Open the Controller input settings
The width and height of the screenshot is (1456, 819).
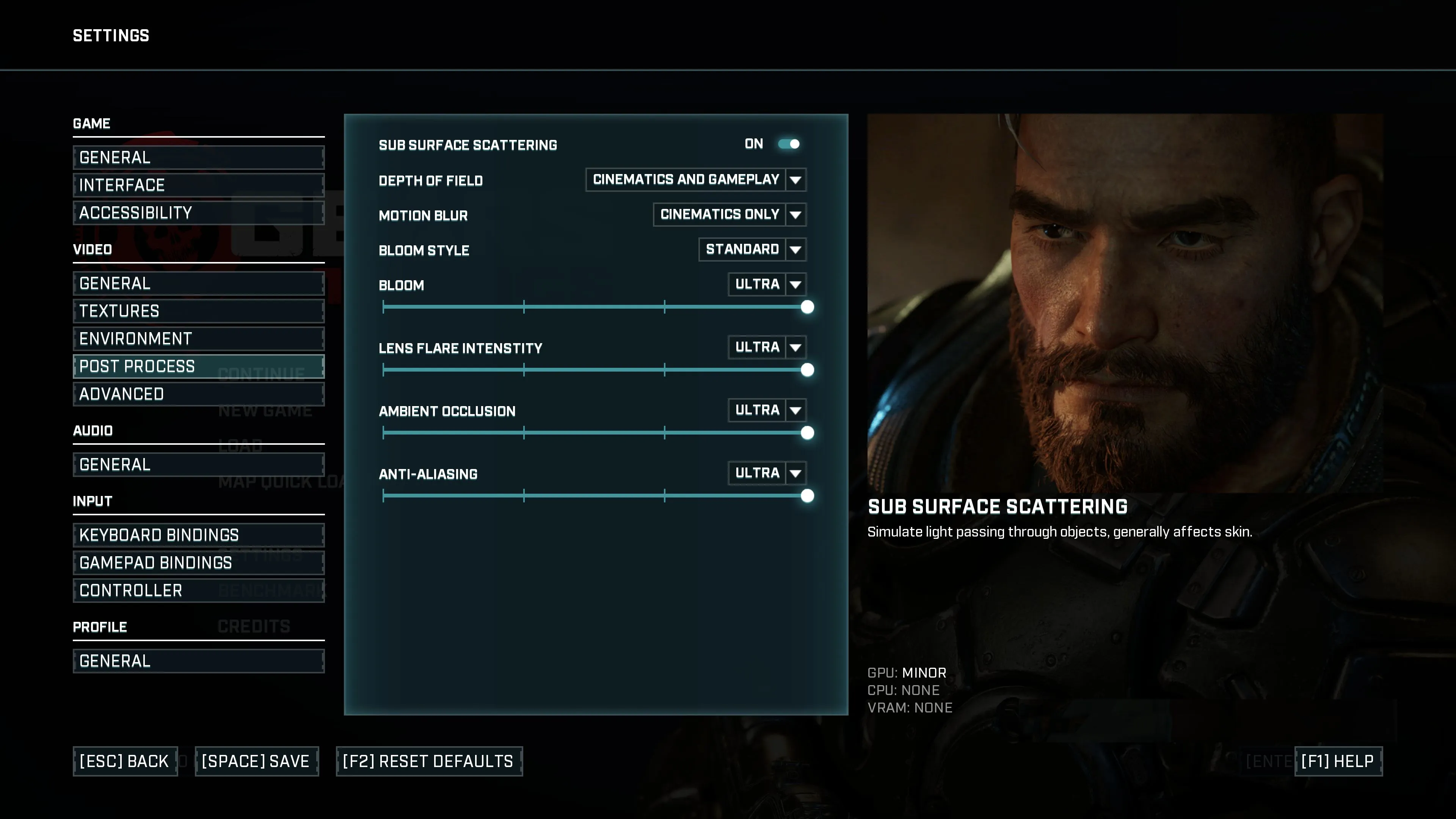198,590
